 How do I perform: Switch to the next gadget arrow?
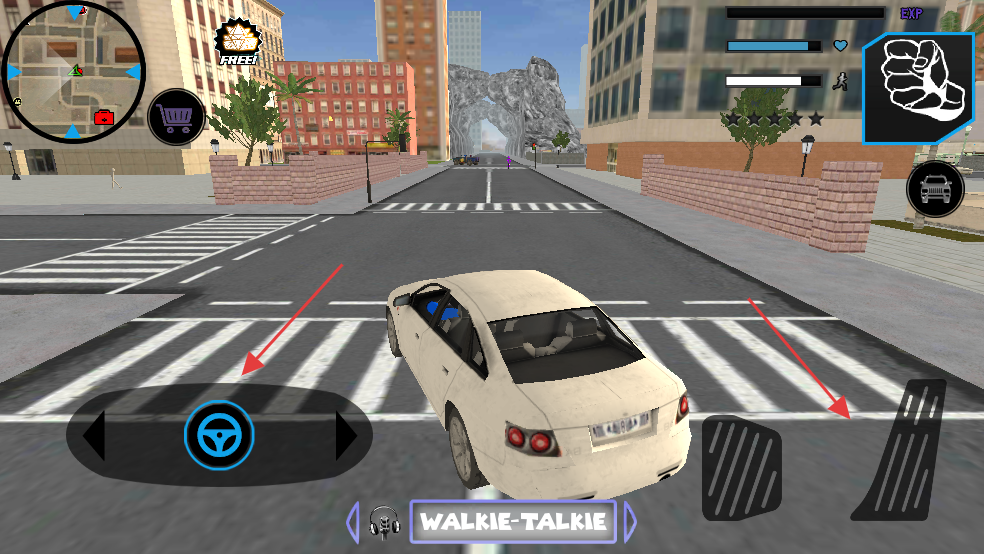[x=630, y=521]
